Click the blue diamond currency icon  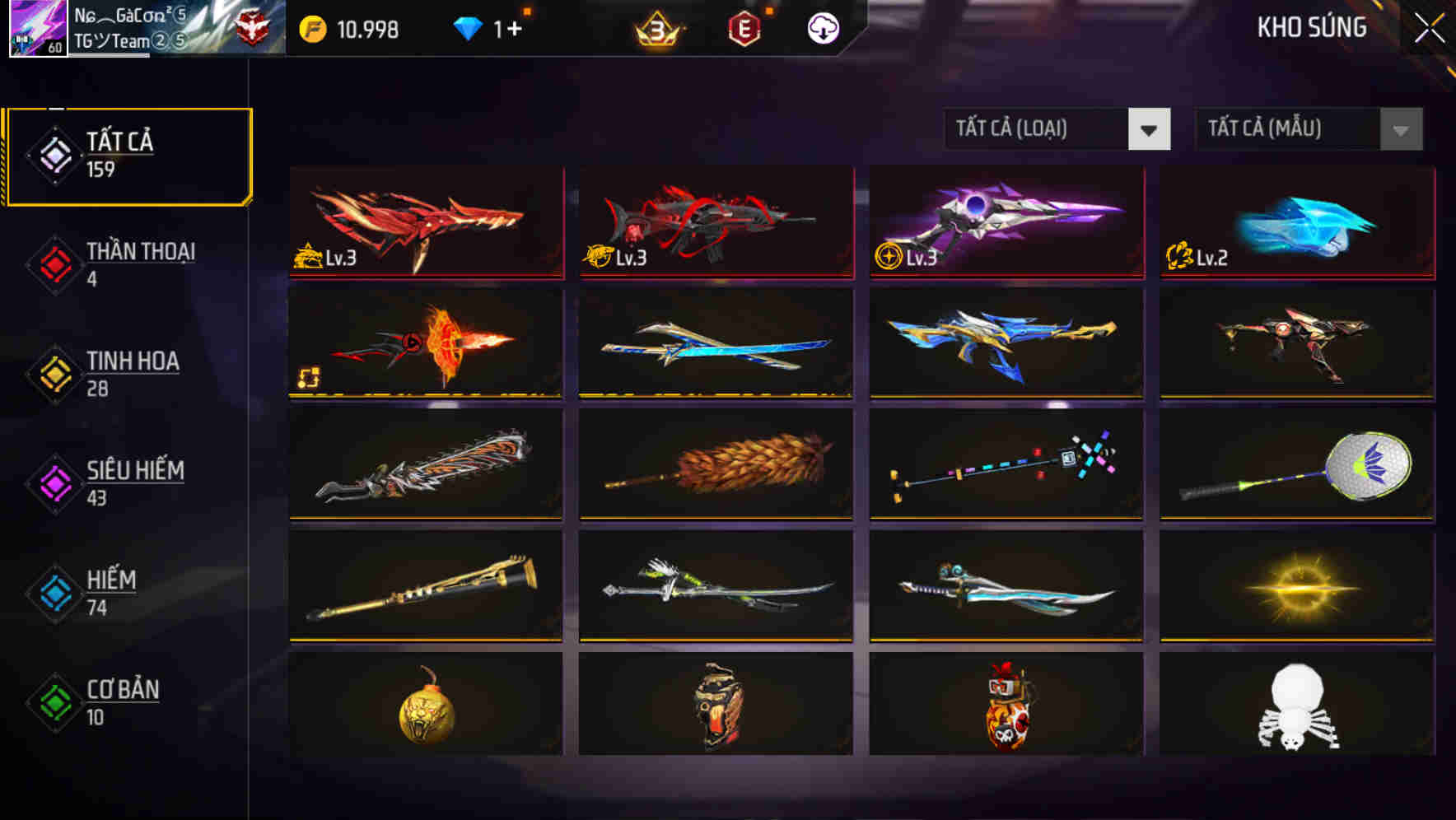(x=468, y=27)
